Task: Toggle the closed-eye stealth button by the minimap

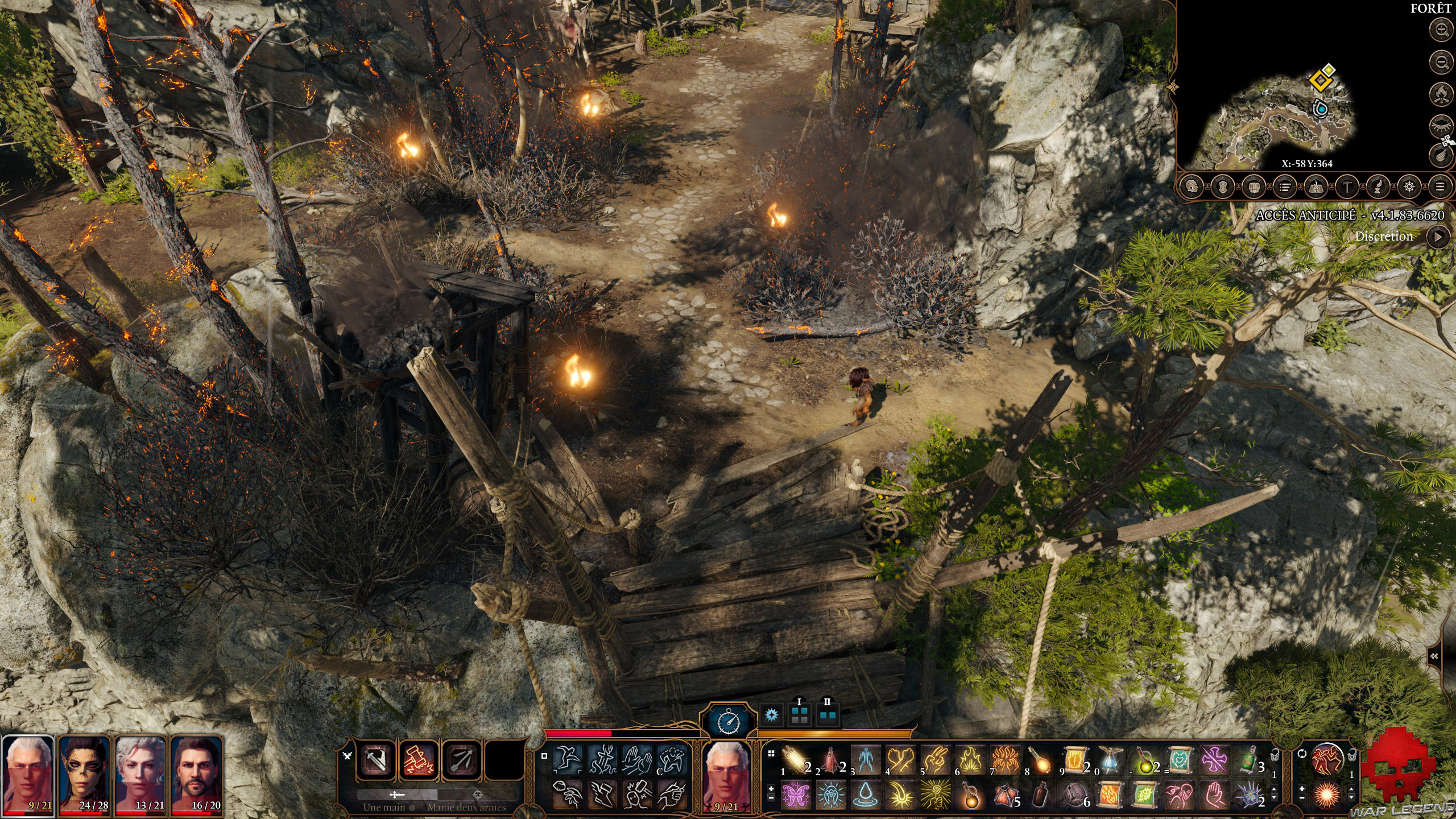Action: tap(1442, 124)
